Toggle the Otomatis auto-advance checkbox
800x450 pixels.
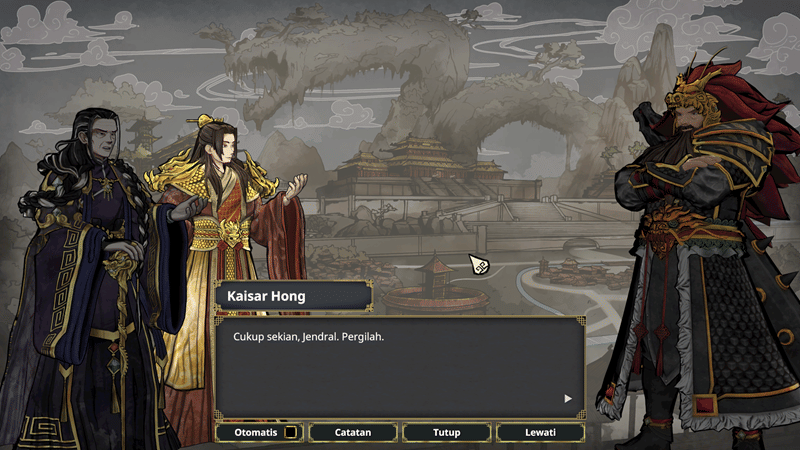(x=290, y=432)
